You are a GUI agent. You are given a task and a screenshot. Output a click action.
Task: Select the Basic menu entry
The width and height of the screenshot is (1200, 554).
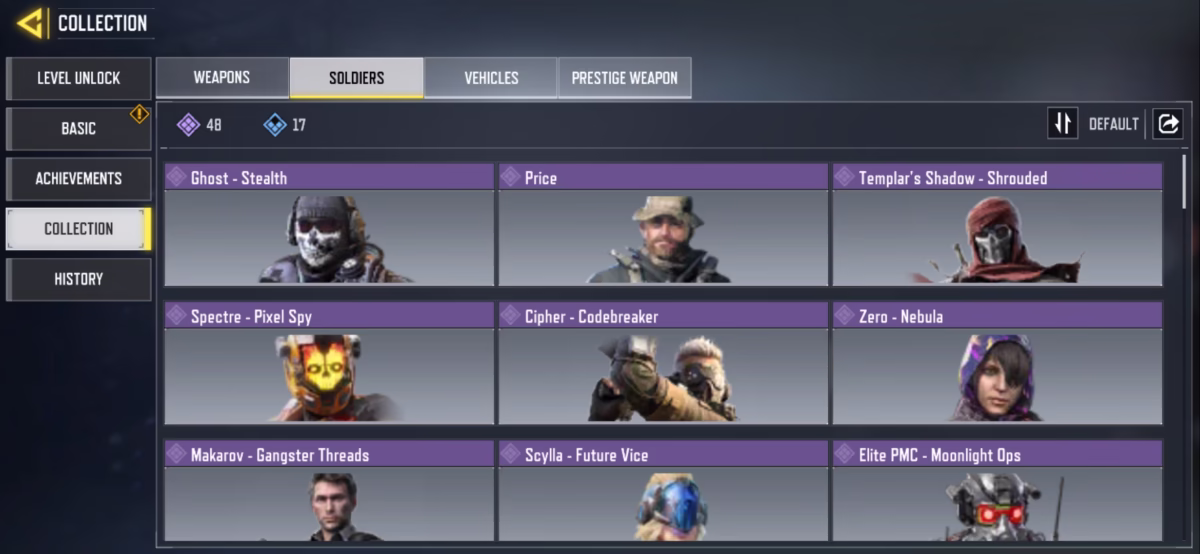point(78,128)
